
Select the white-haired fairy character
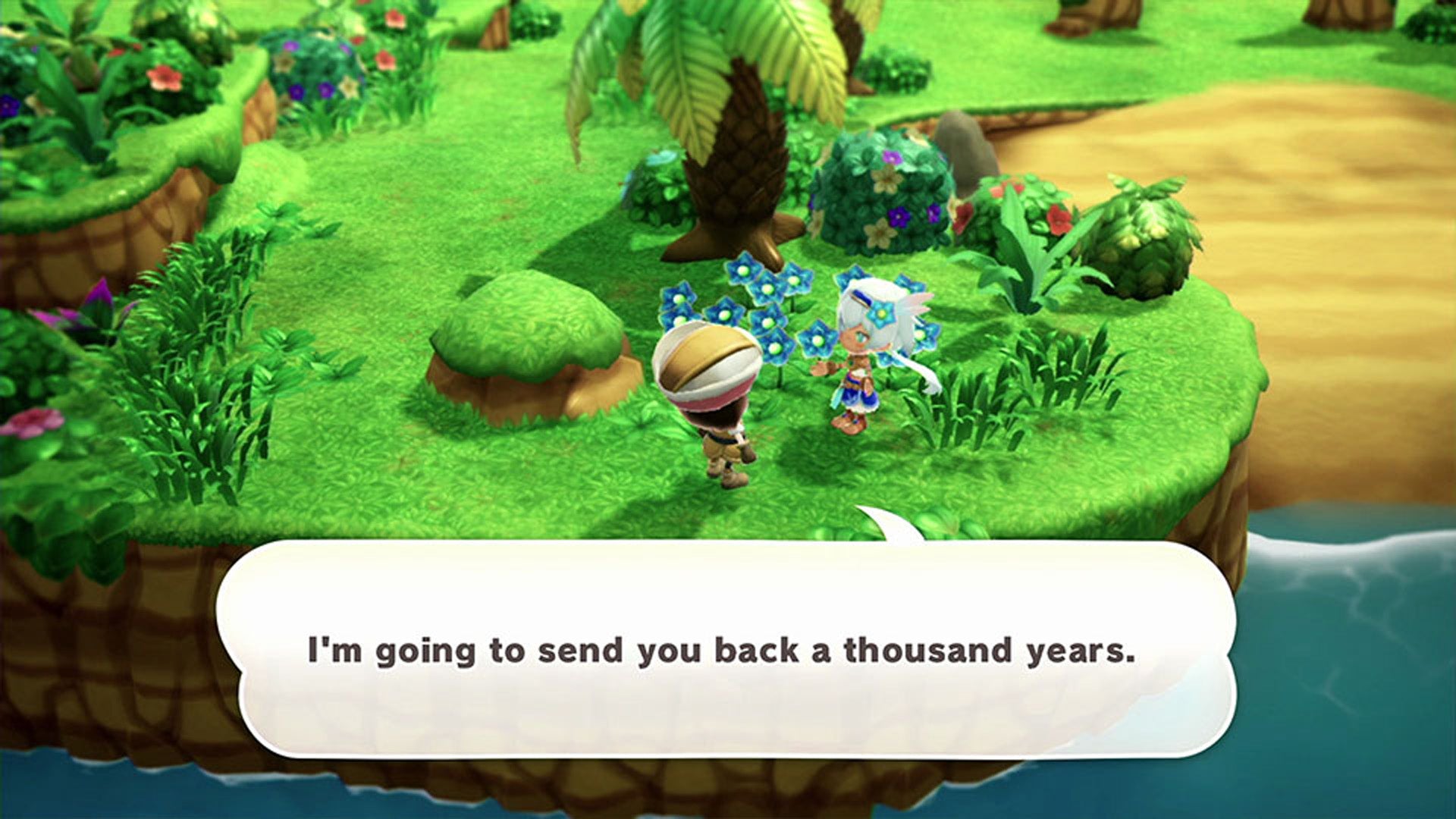pos(861,356)
